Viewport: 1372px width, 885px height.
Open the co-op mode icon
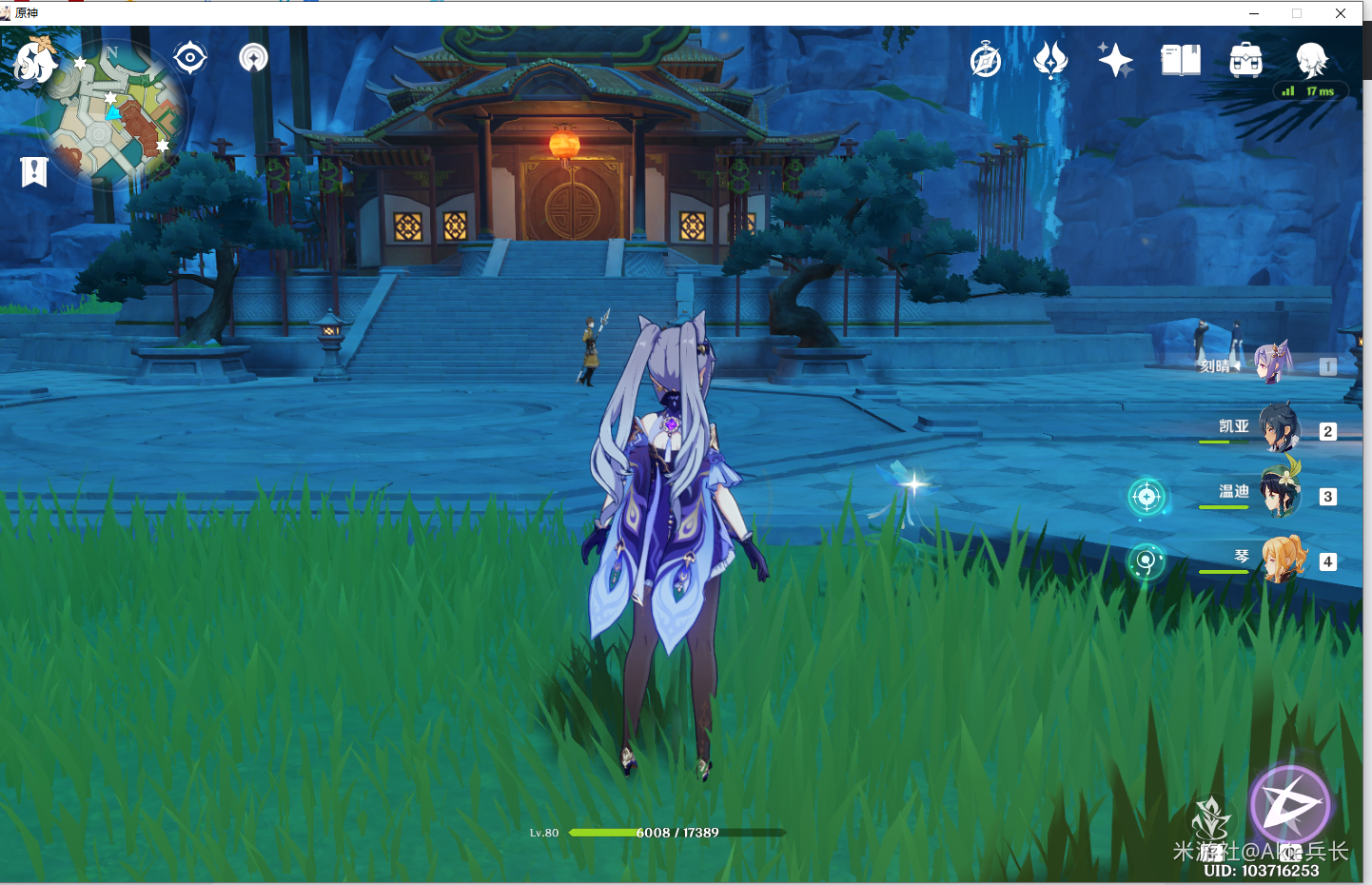coord(253,58)
